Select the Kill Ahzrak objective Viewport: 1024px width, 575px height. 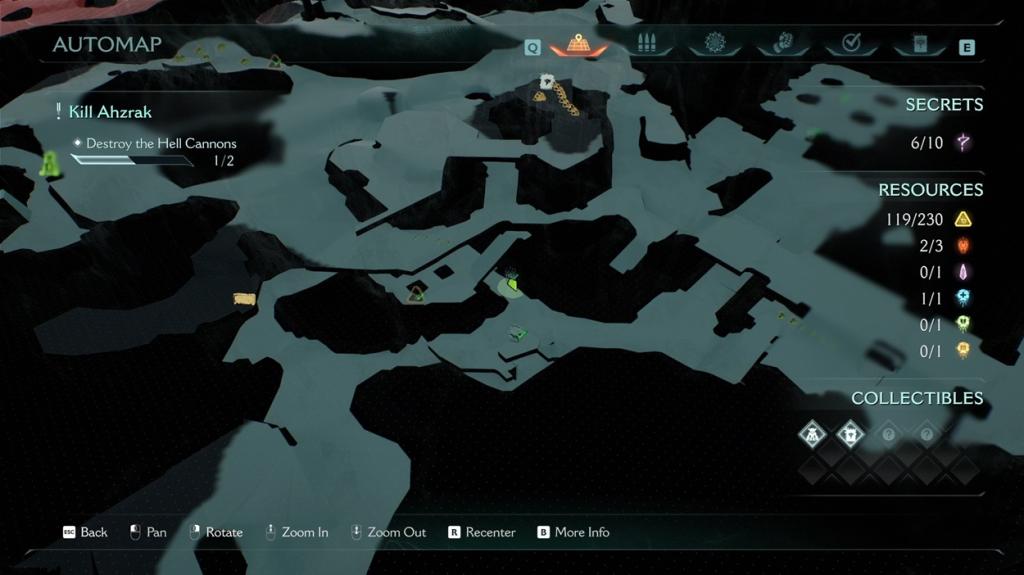coord(110,112)
